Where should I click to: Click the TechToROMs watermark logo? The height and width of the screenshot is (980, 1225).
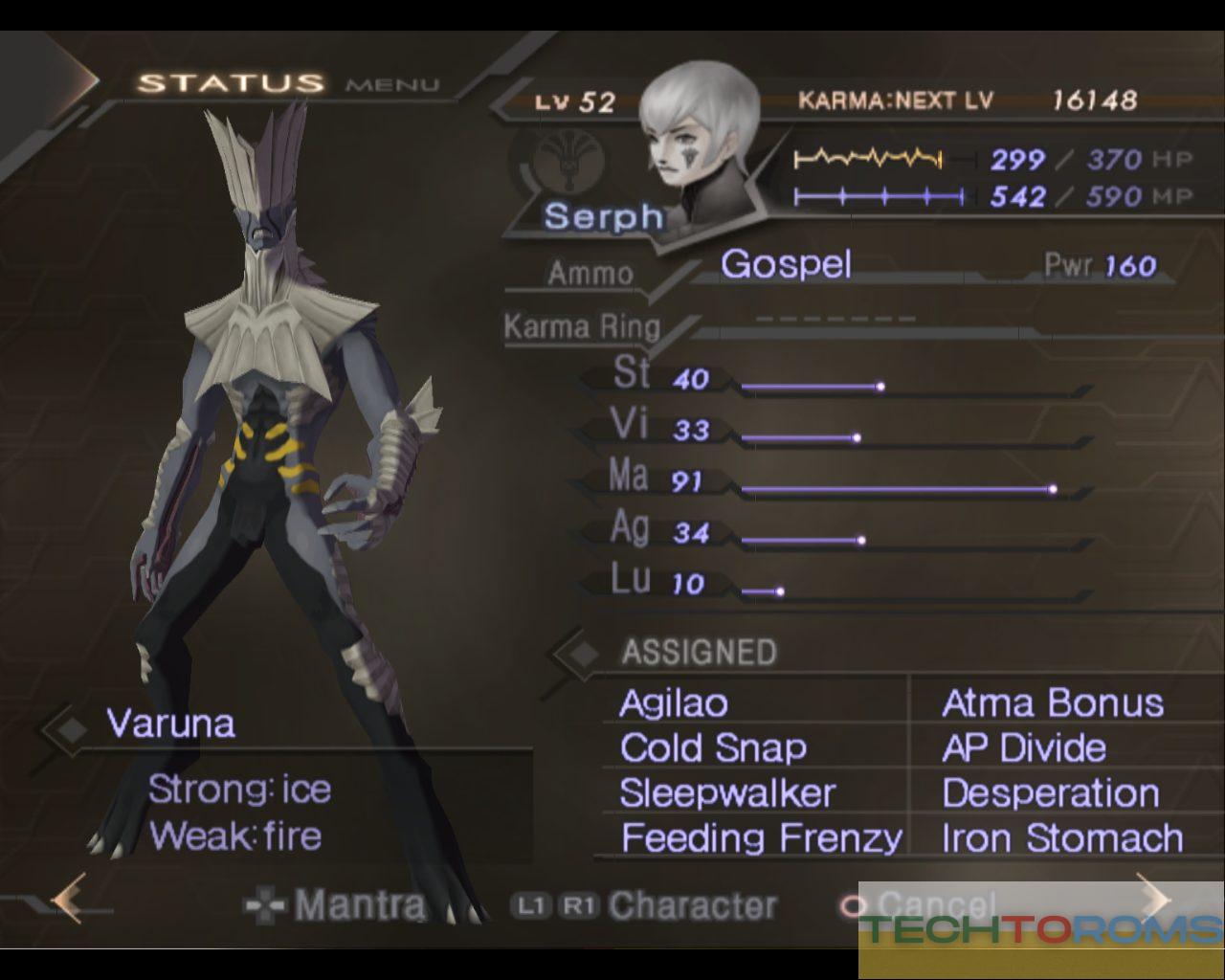(1041, 929)
